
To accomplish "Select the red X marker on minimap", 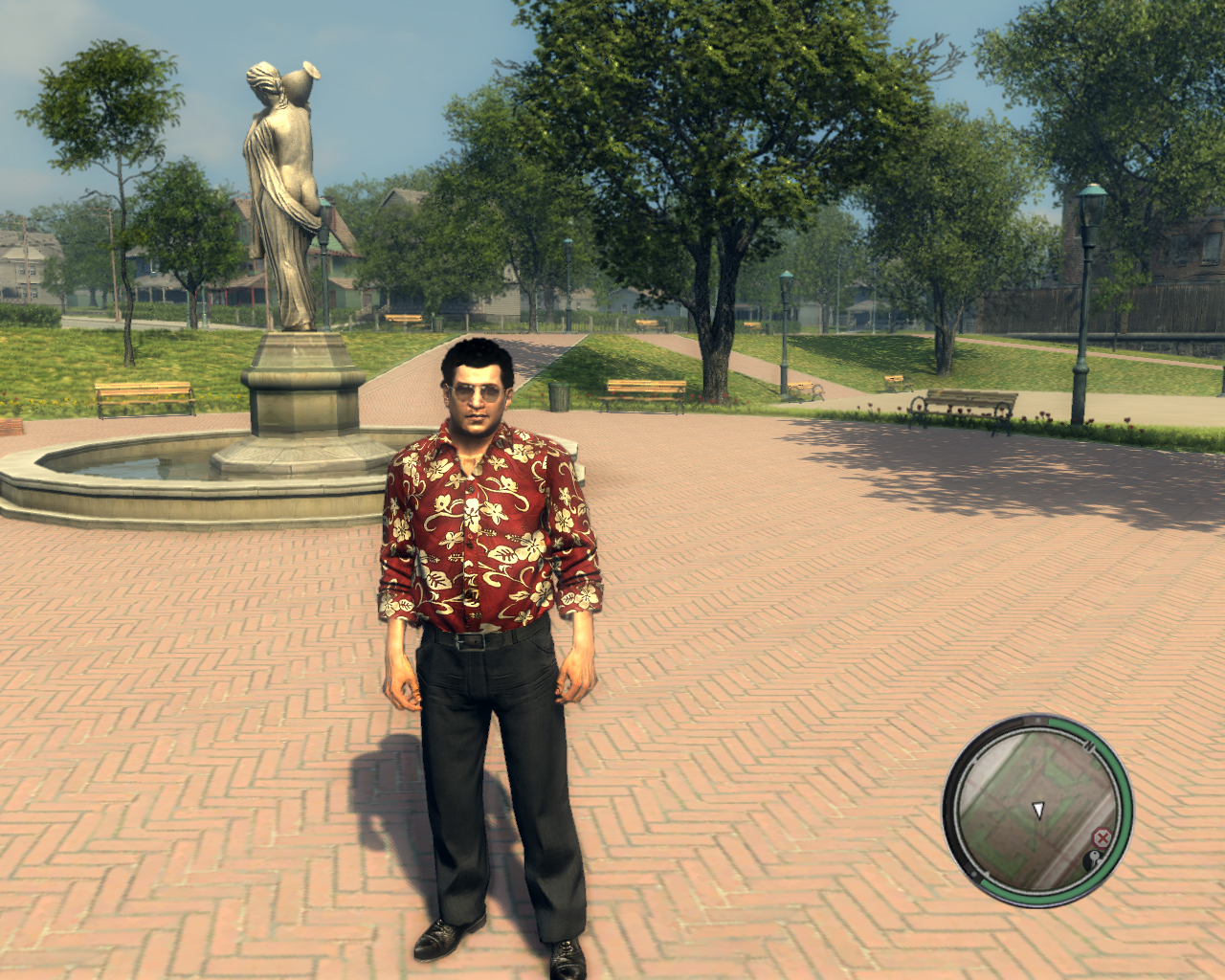I will coord(1102,839).
